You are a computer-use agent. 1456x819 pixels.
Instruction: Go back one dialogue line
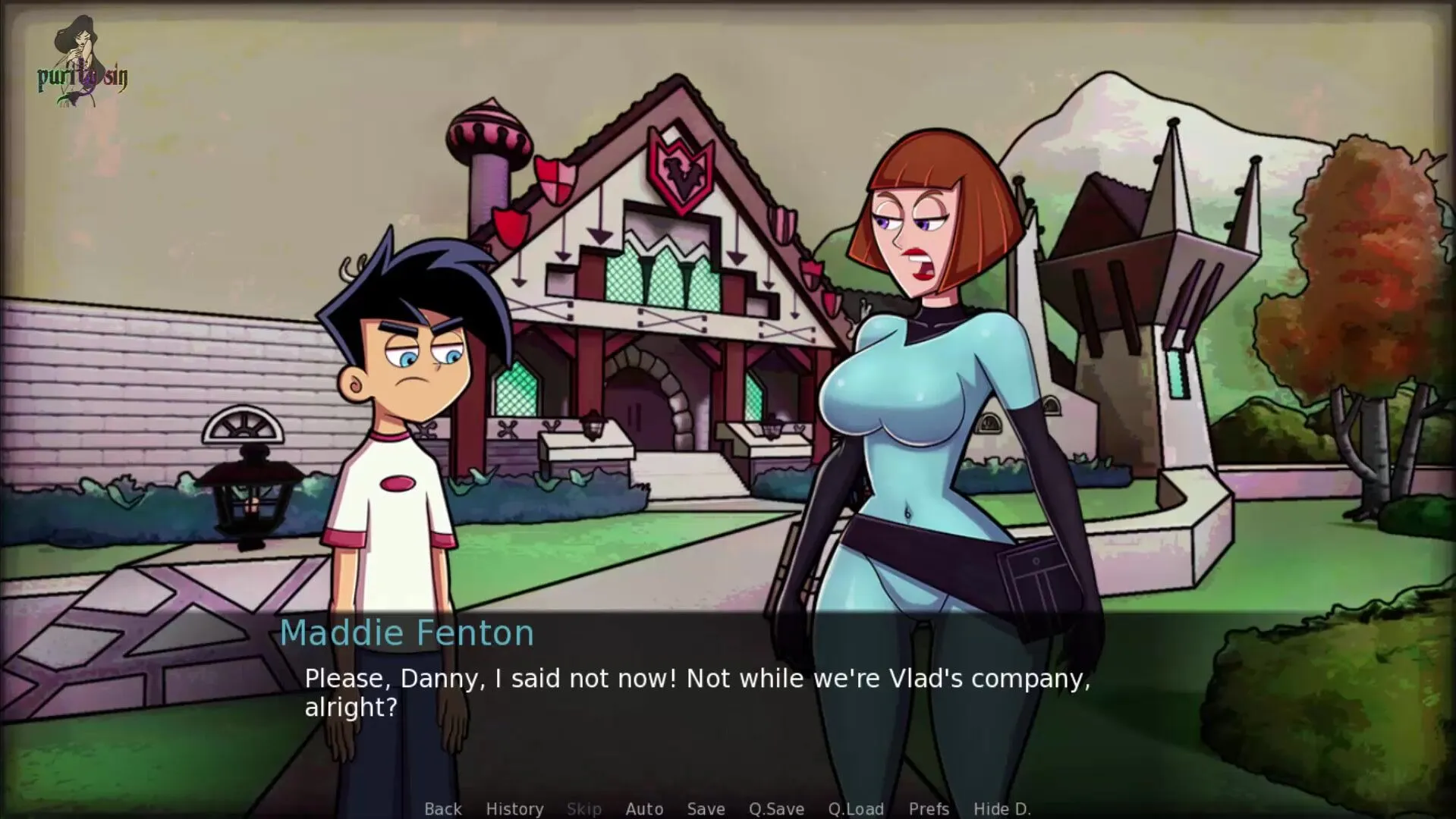point(443,809)
